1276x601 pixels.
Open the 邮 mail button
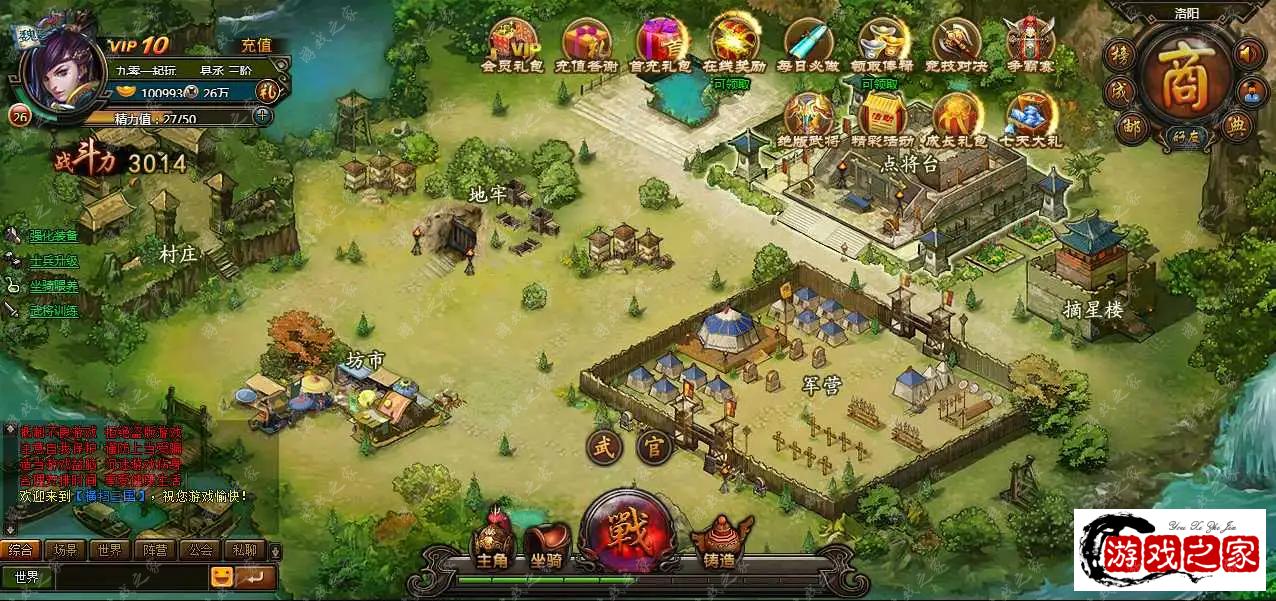click(x=1129, y=126)
